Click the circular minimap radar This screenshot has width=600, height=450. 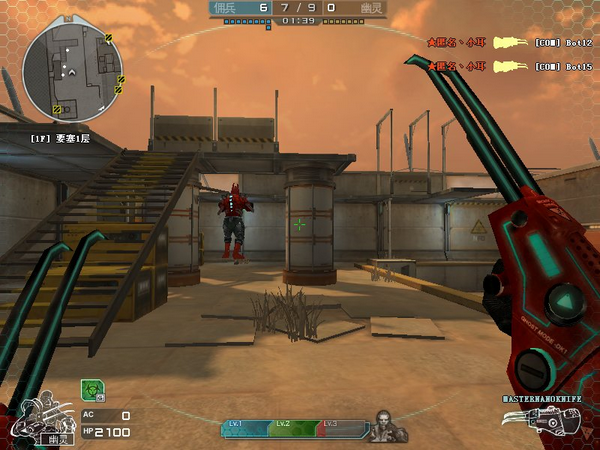pos(73,68)
